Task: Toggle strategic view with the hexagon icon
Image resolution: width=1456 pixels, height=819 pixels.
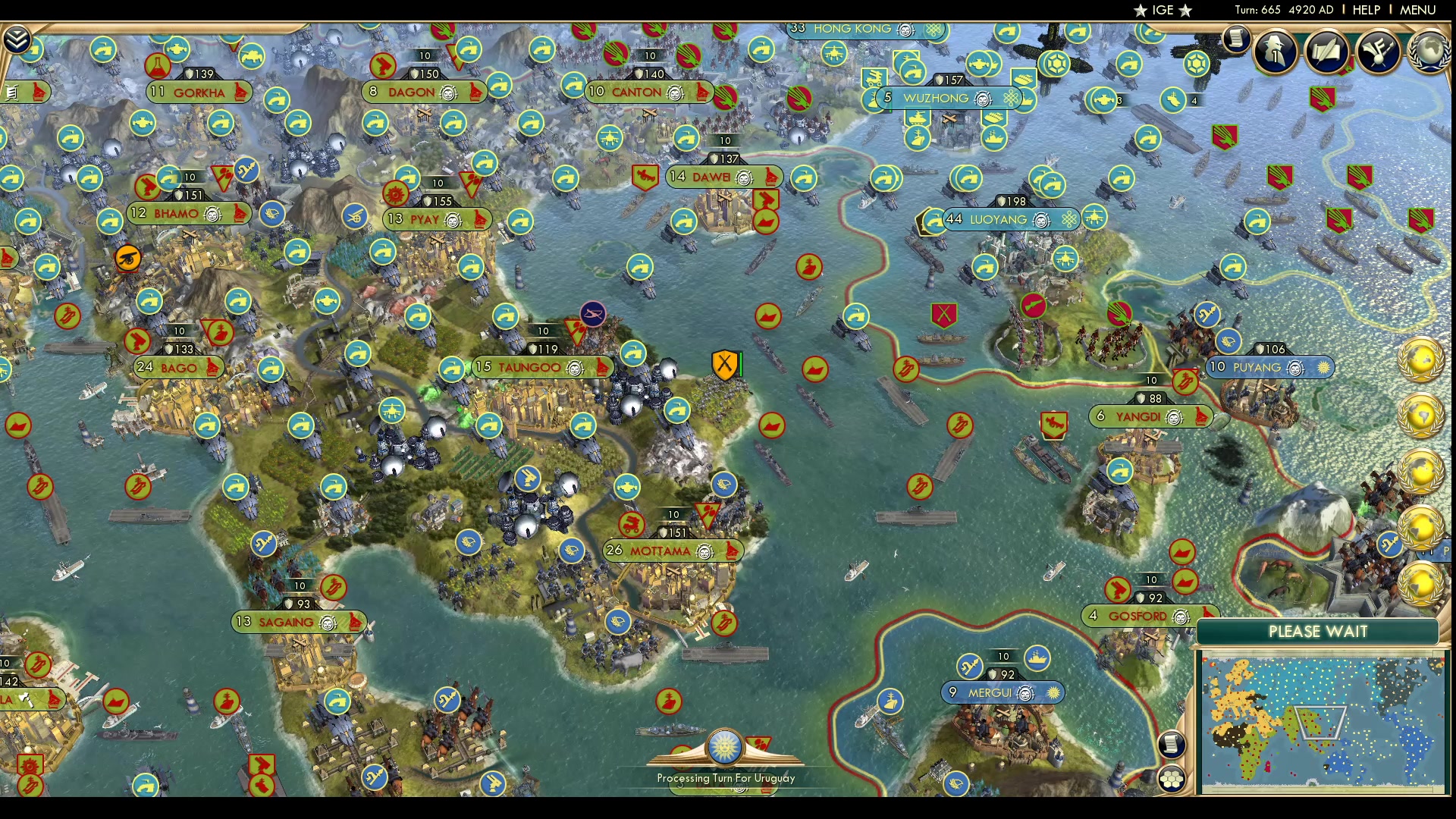Action: pyautogui.click(x=1171, y=778)
